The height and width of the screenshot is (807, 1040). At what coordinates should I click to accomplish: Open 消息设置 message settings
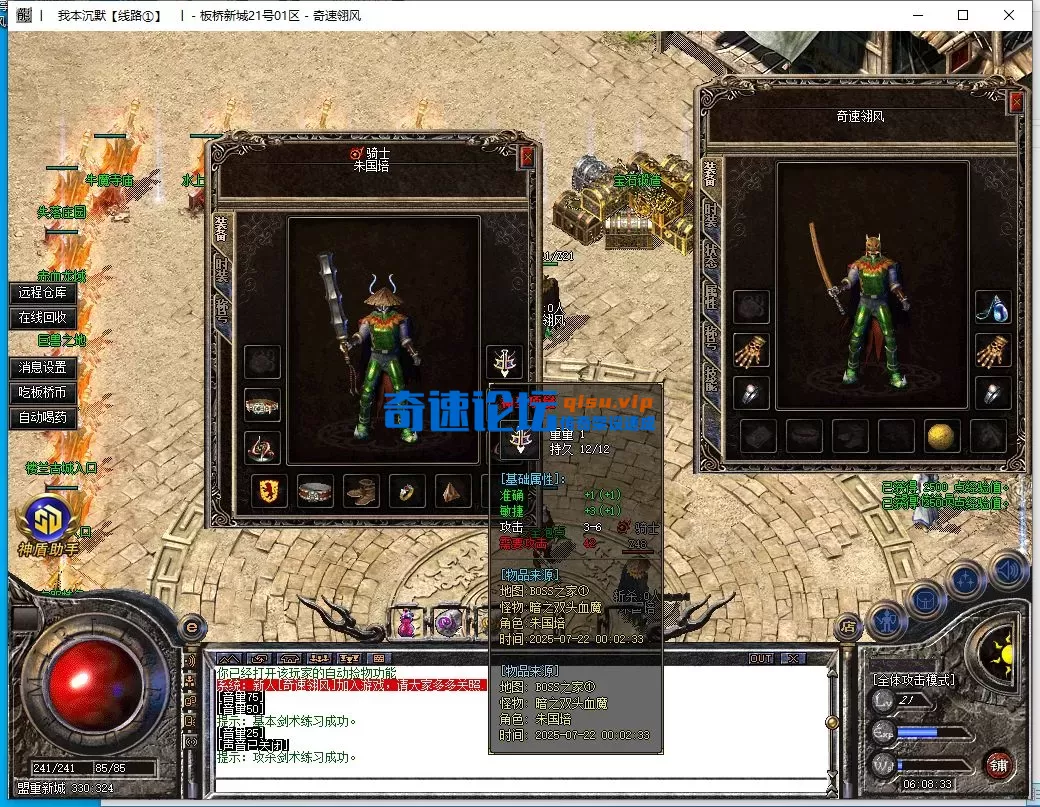coord(42,368)
